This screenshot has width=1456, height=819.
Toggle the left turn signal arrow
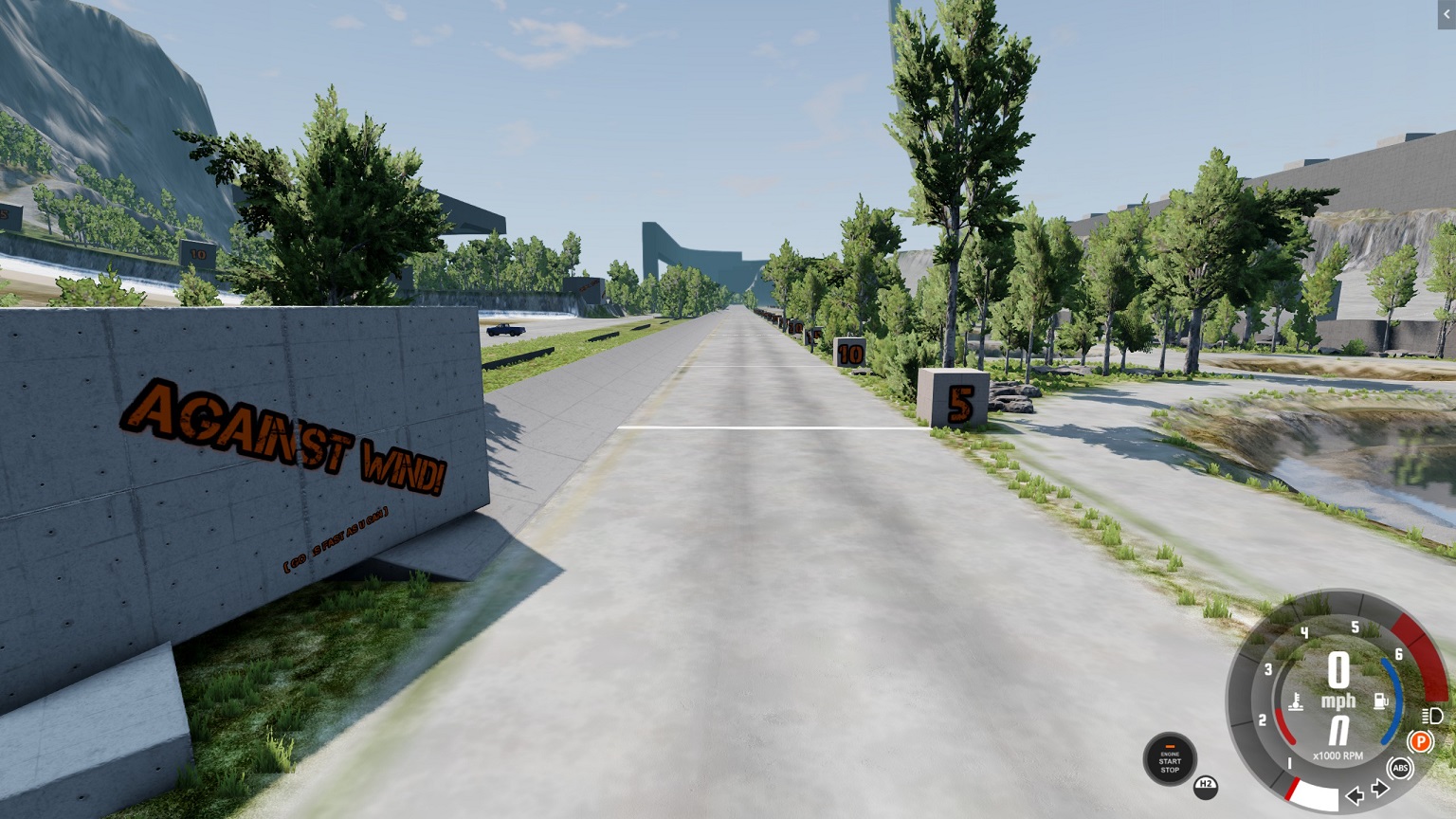(x=1355, y=795)
